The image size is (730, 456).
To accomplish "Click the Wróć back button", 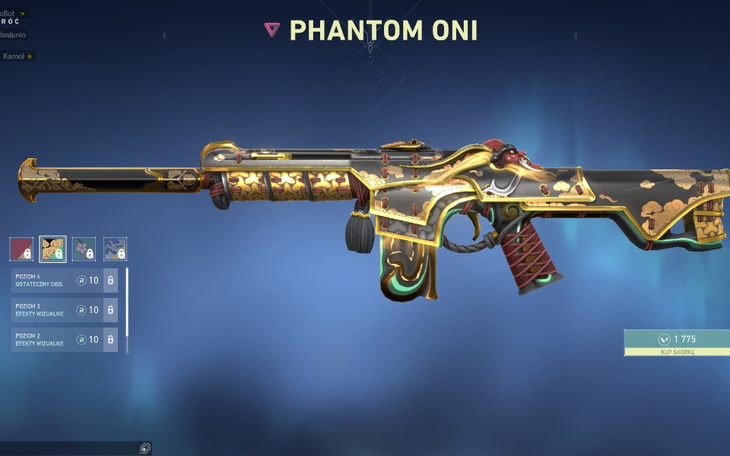I will click(x=14, y=19).
